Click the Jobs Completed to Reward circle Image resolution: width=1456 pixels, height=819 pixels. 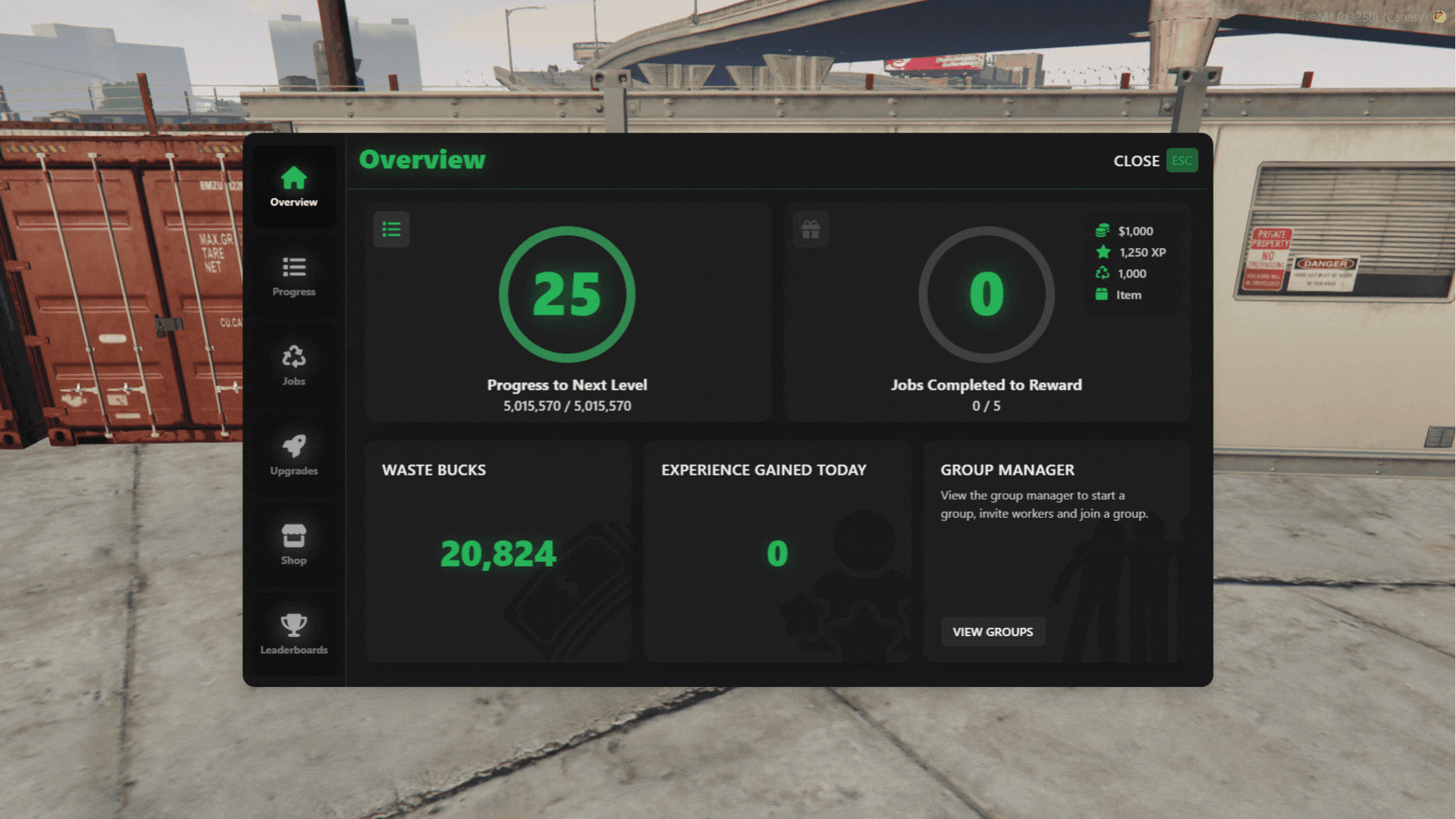[986, 295]
